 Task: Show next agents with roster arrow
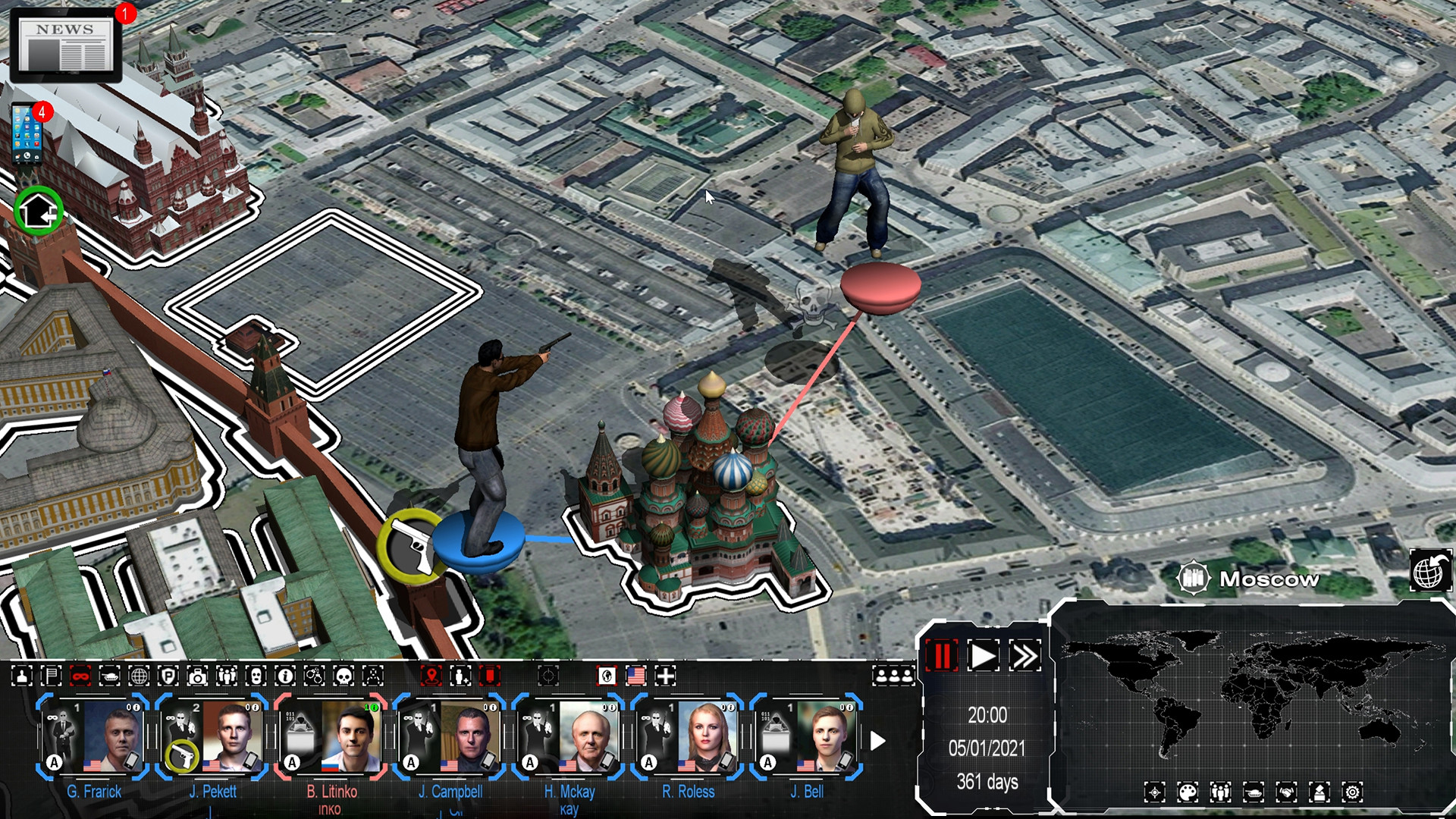(x=877, y=741)
